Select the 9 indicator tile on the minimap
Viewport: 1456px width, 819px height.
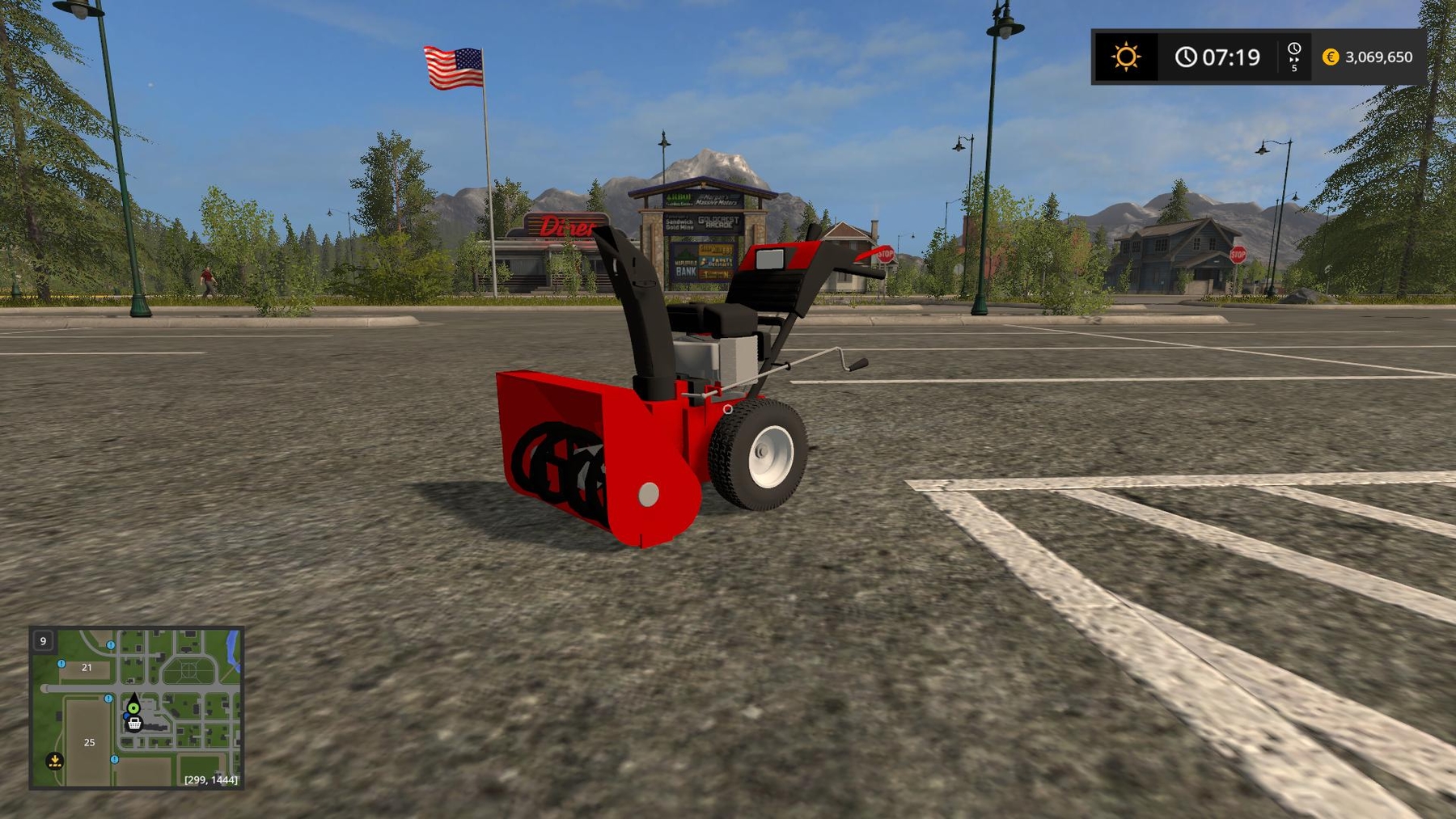click(43, 641)
